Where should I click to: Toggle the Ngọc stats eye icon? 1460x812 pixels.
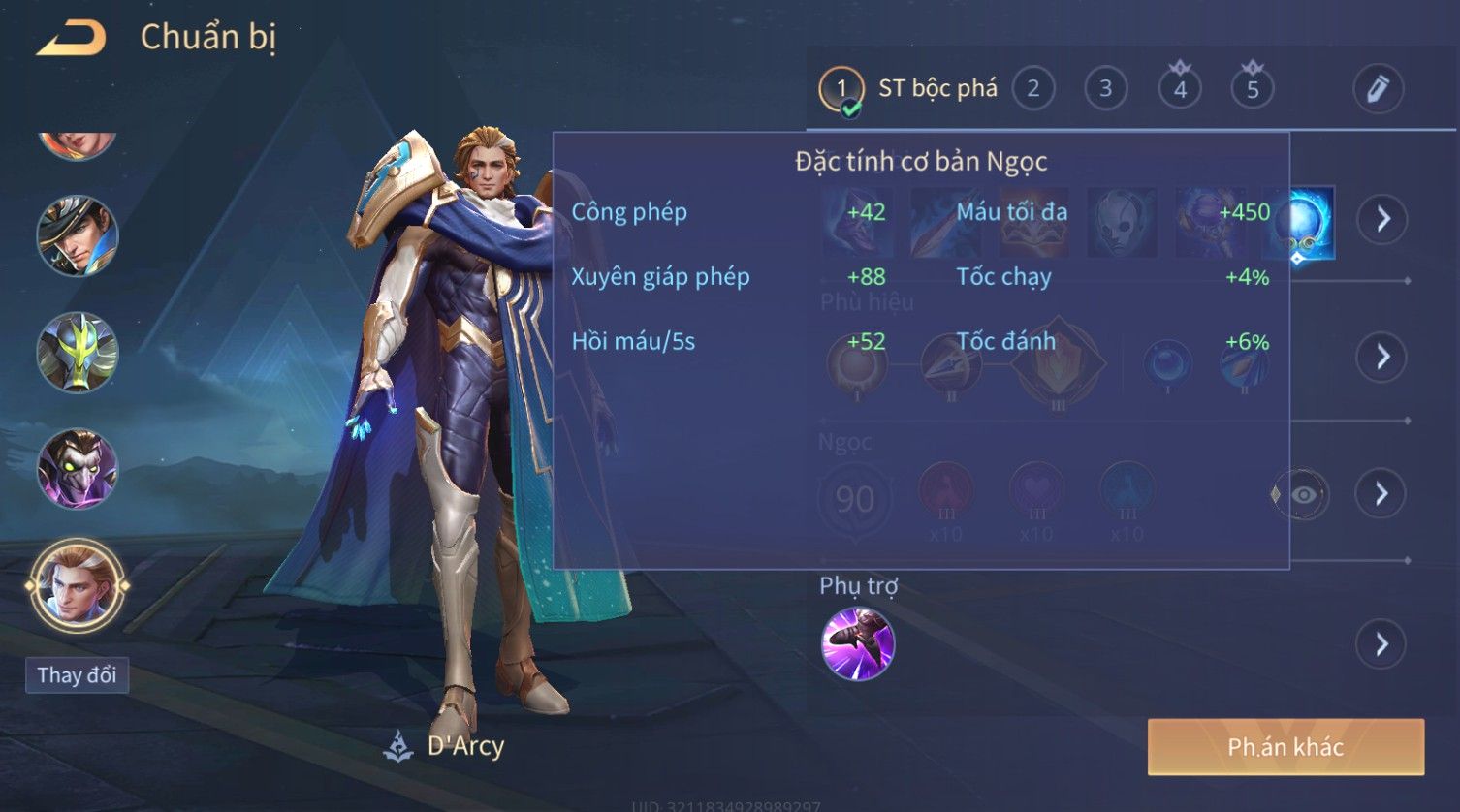tap(1303, 495)
